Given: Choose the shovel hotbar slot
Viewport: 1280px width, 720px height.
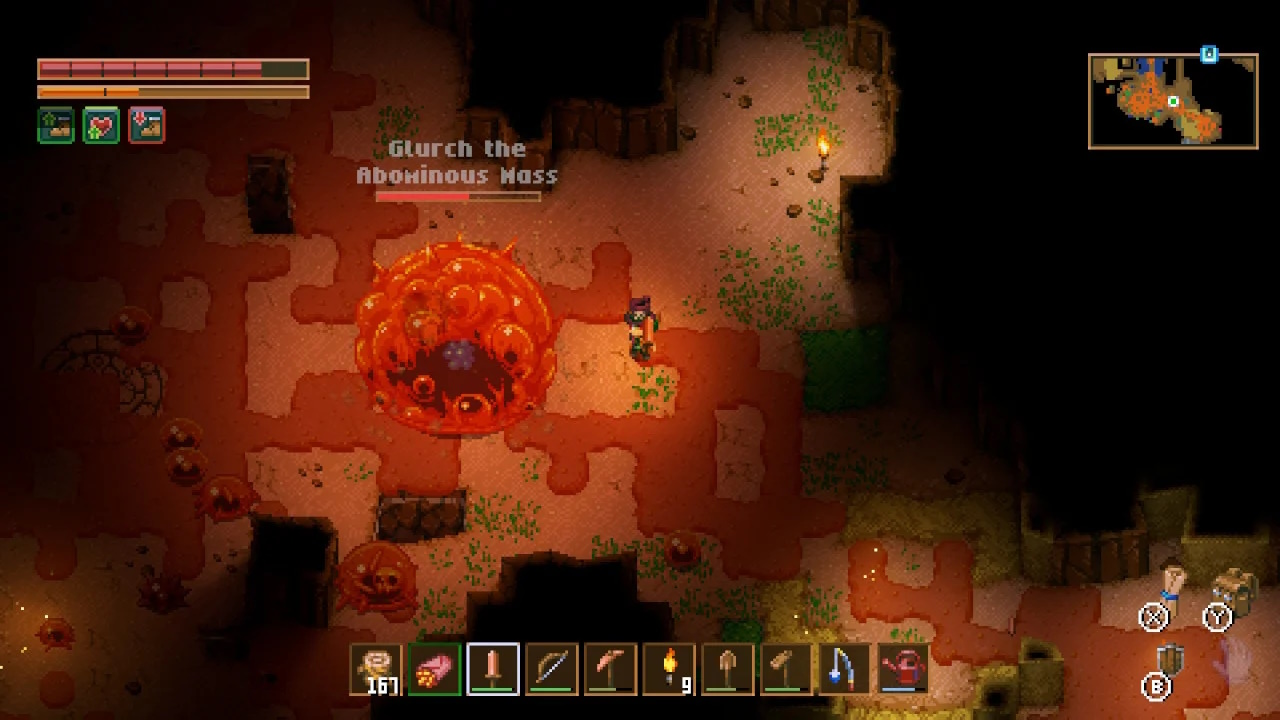Looking at the screenshot, I should [x=728, y=669].
